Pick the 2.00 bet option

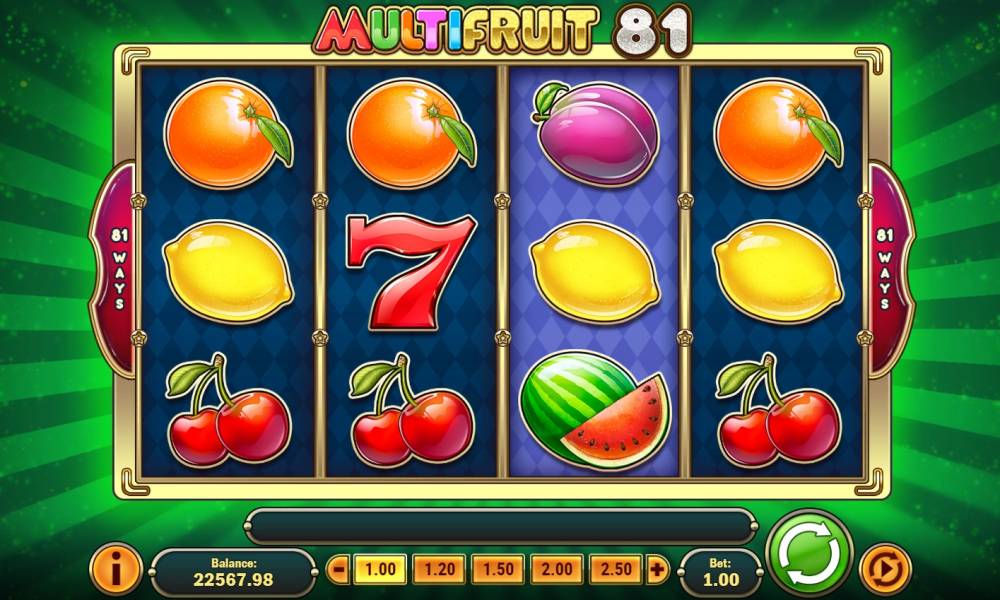(557, 571)
